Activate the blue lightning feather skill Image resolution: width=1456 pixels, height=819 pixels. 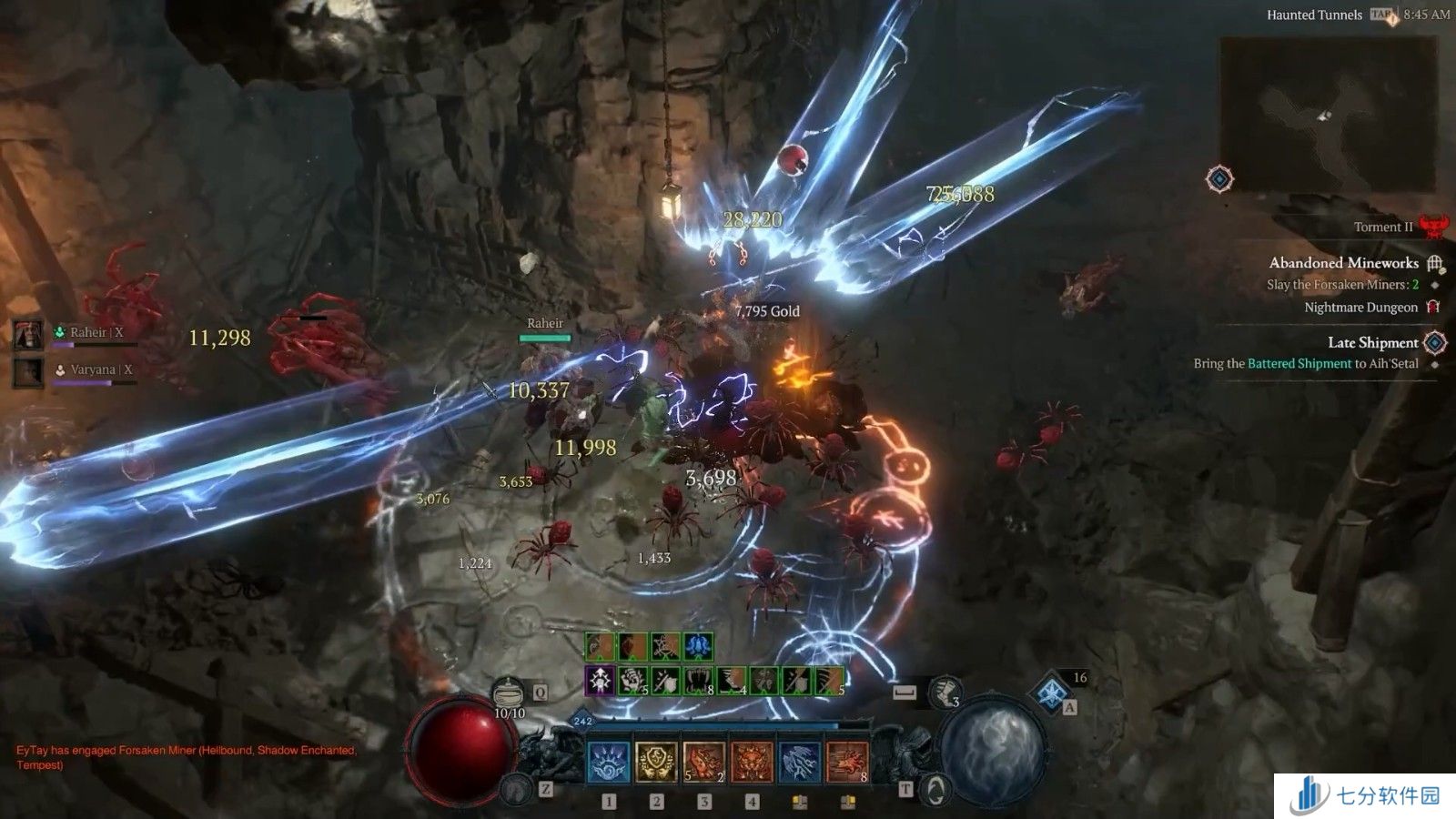pyautogui.click(x=799, y=762)
